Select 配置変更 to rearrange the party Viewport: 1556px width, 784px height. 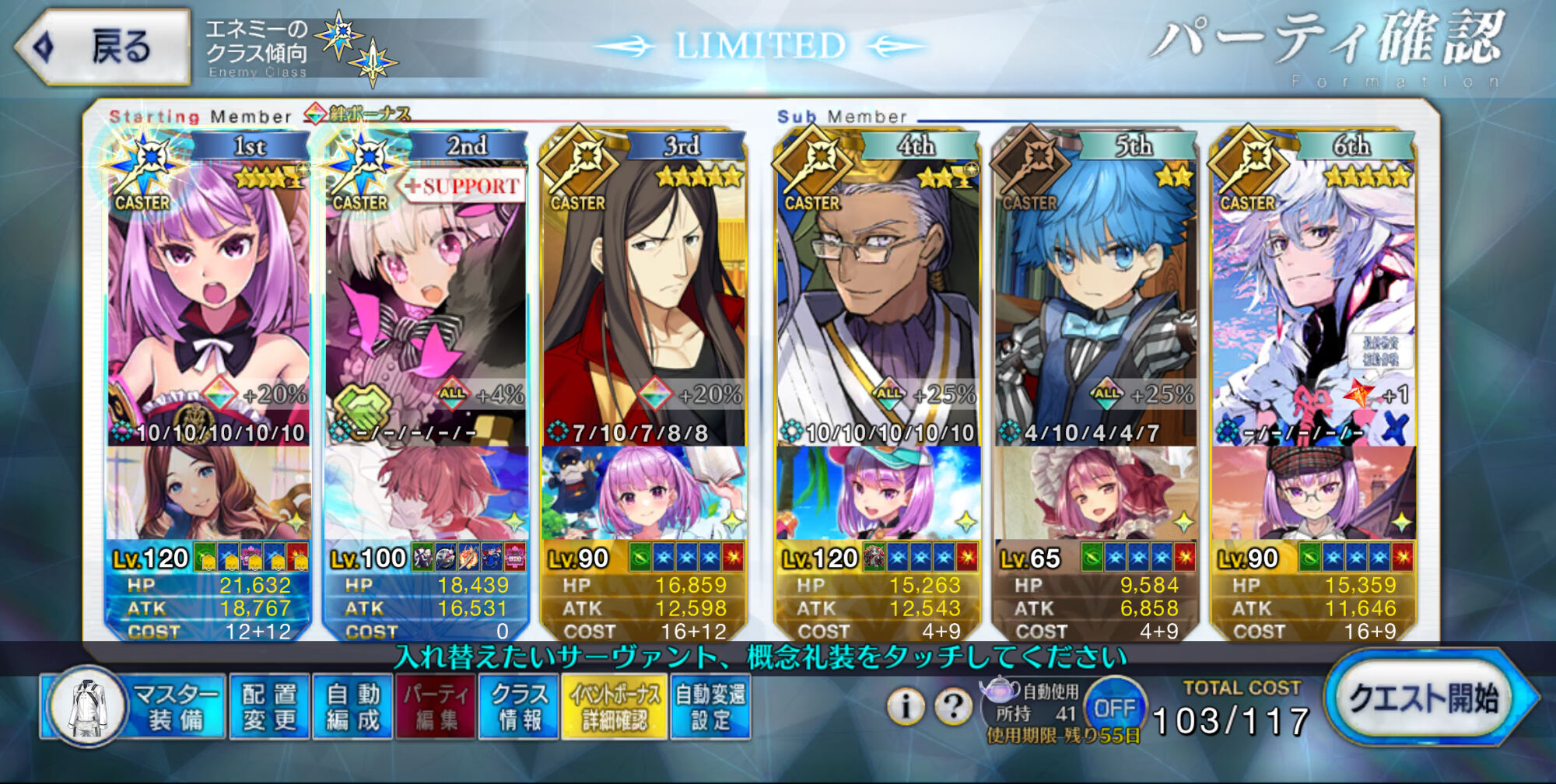pos(269,706)
